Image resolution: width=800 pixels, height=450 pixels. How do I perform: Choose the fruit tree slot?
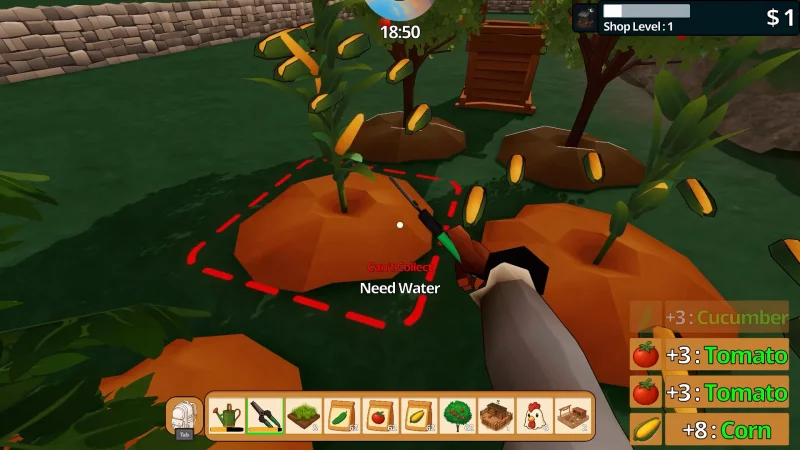tap(457, 414)
